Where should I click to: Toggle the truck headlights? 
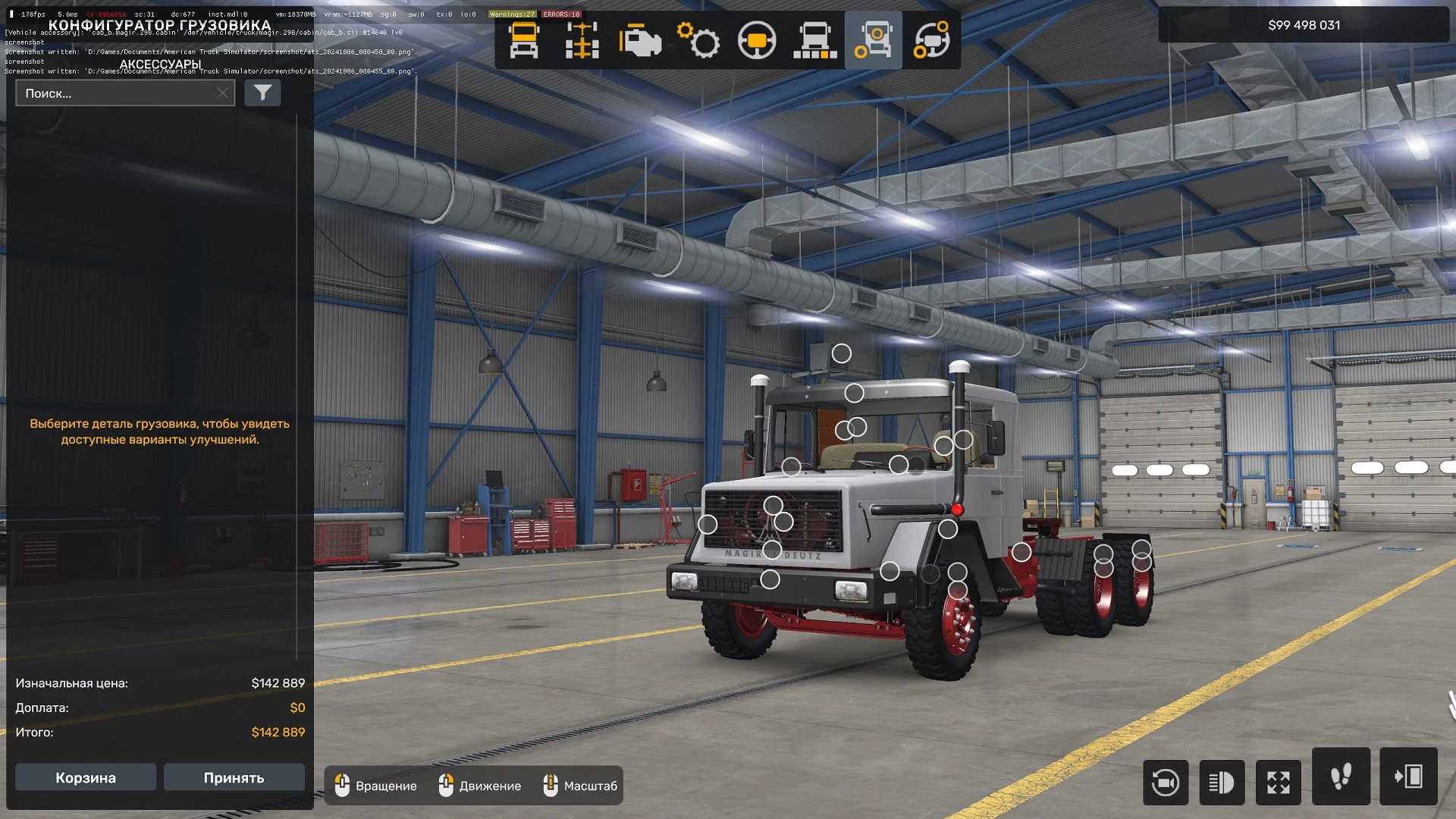[1222, 782]
